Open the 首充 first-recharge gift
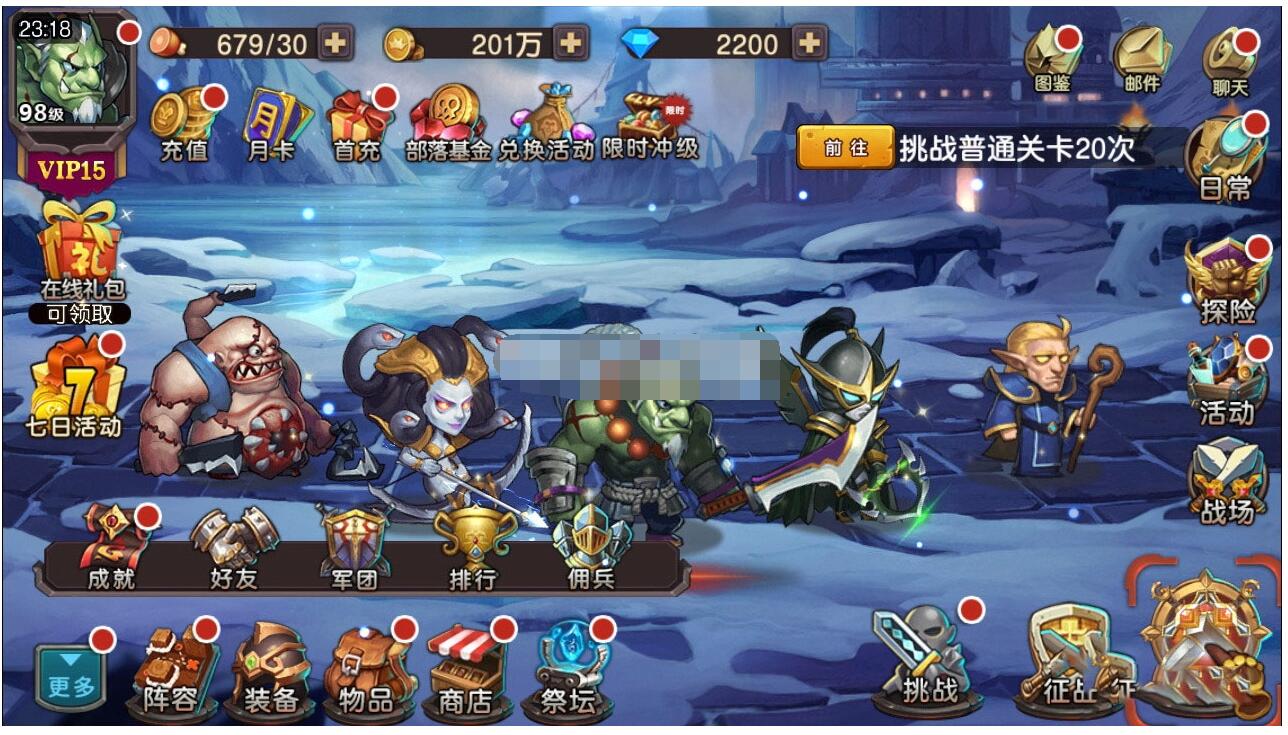The image size is (1288, 735). (358, 123)
